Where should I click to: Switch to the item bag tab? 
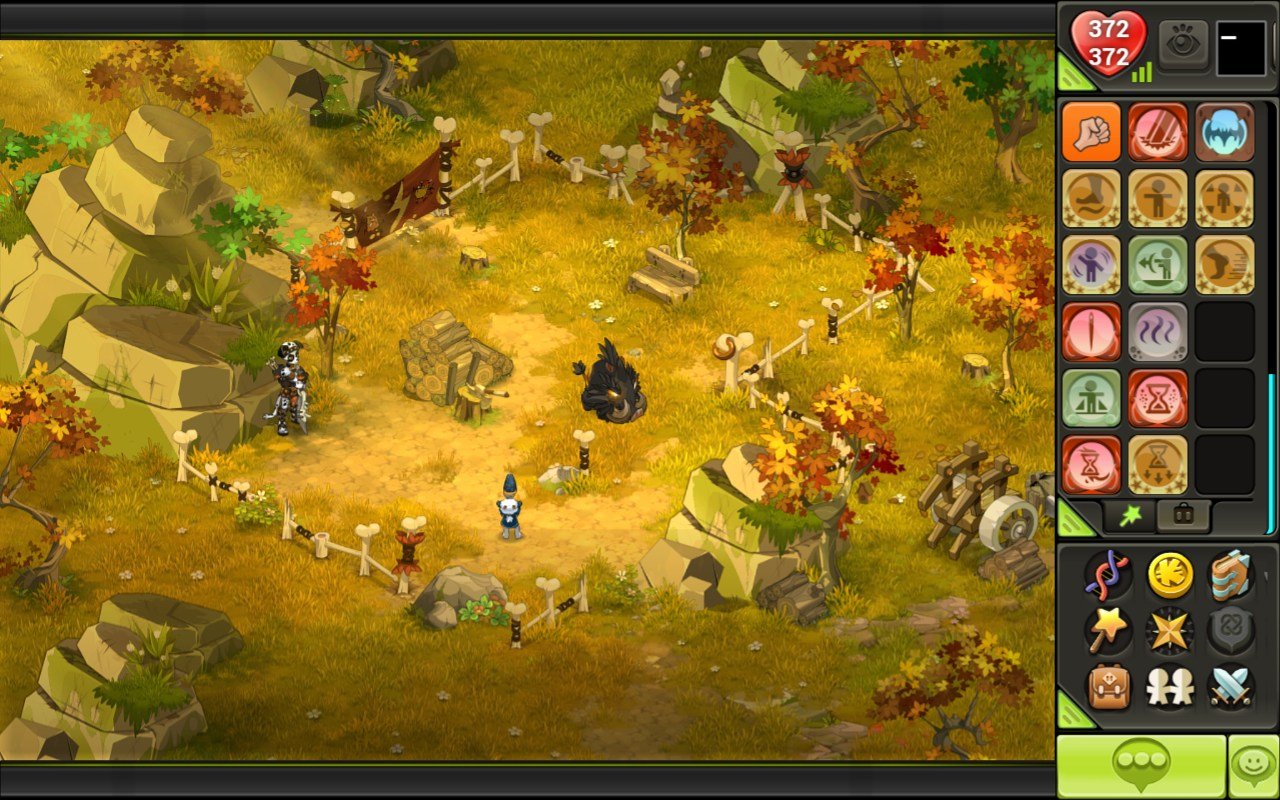click(x=1183, y=513)
